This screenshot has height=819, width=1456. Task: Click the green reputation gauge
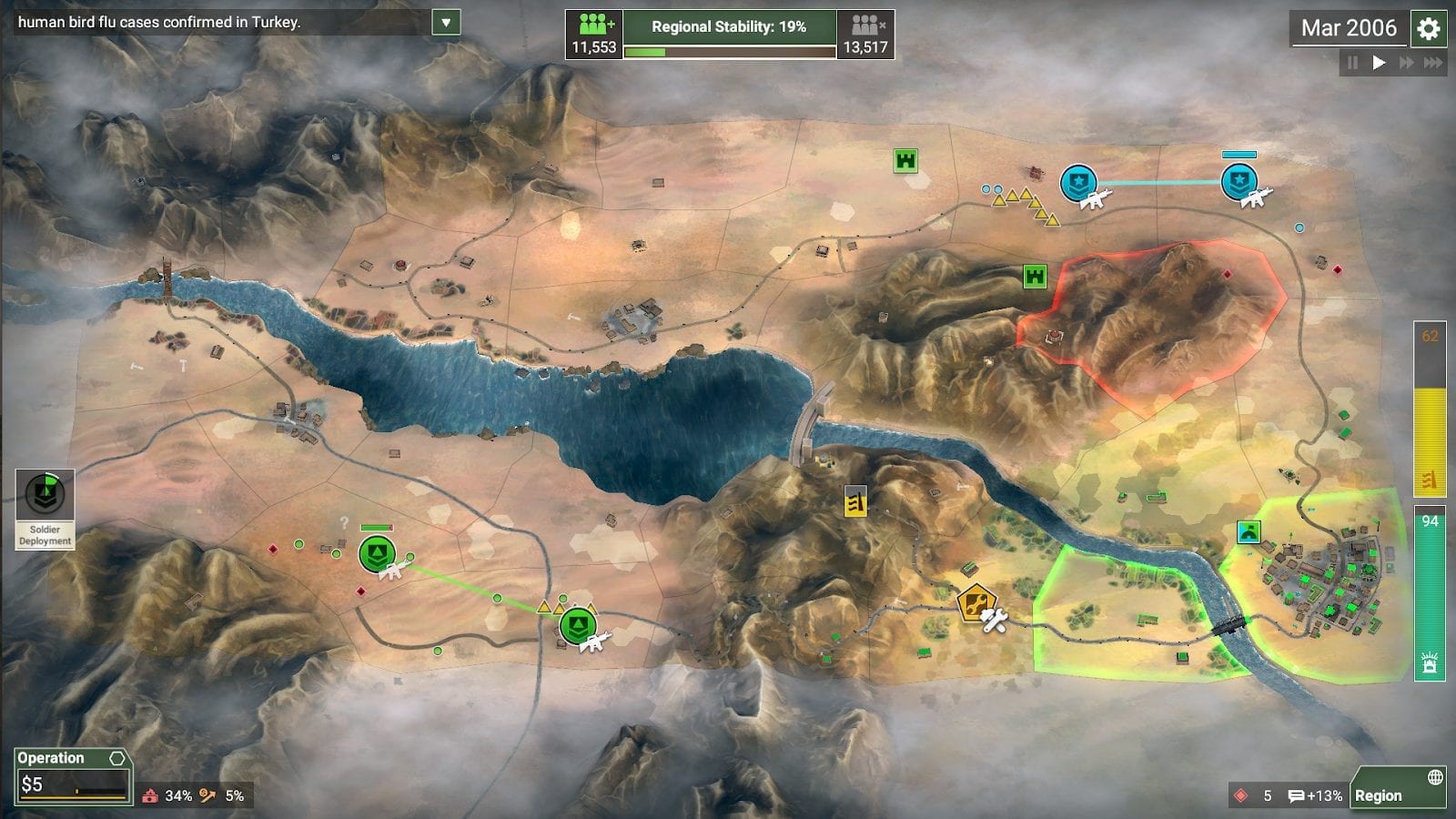1430,593
